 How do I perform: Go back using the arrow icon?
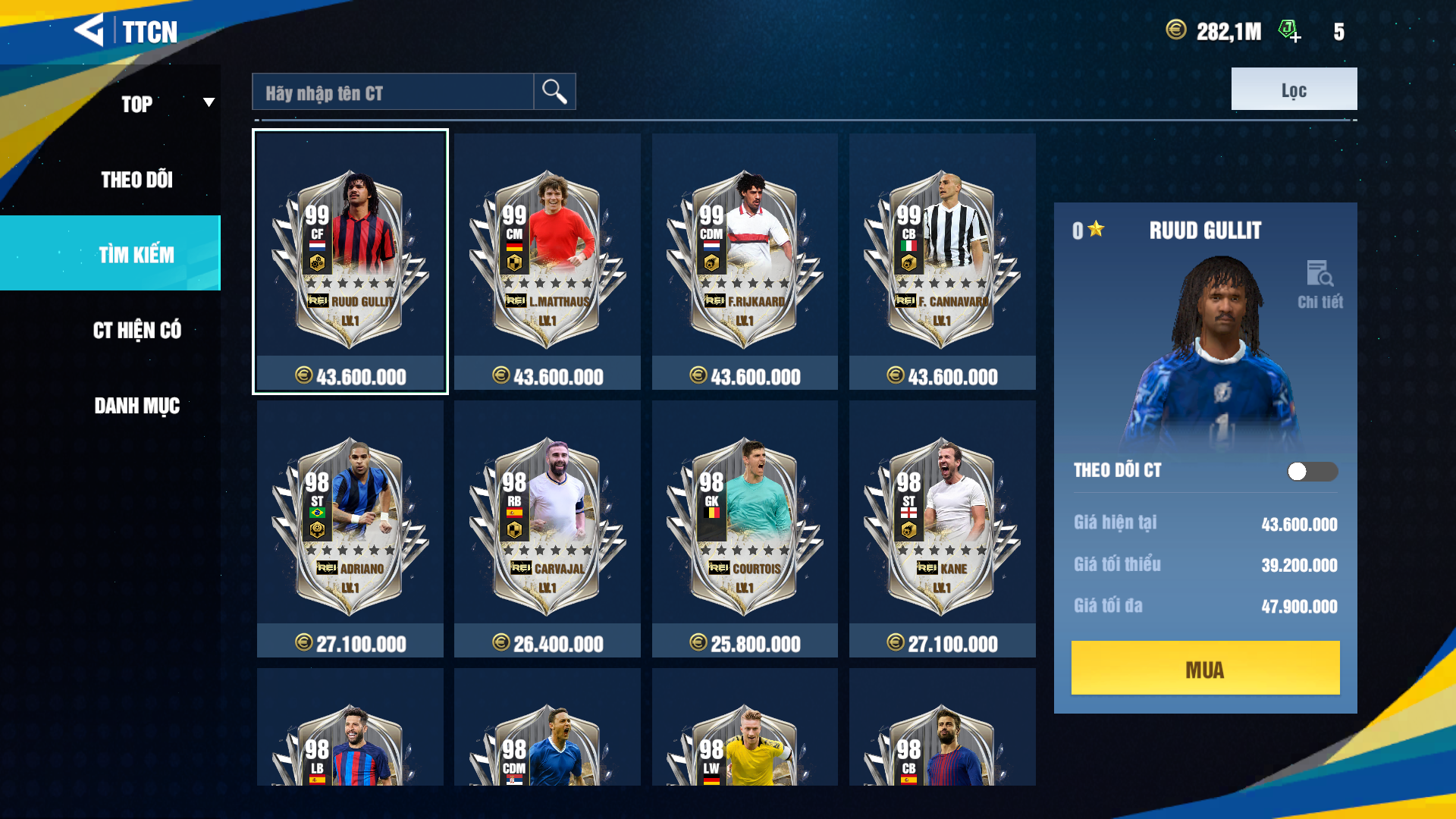[89, 30]
